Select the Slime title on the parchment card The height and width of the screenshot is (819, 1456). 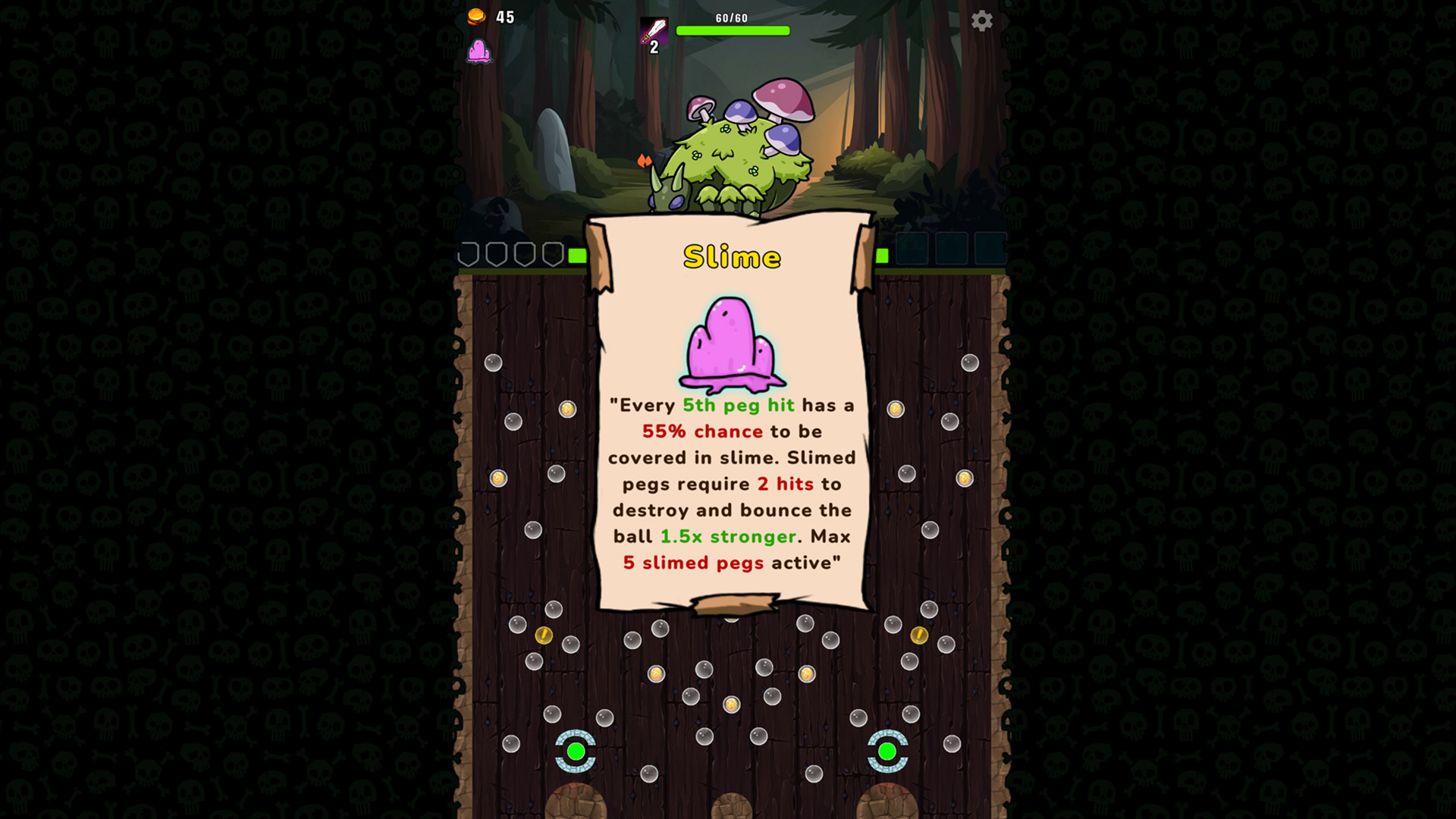coord(730,256)
